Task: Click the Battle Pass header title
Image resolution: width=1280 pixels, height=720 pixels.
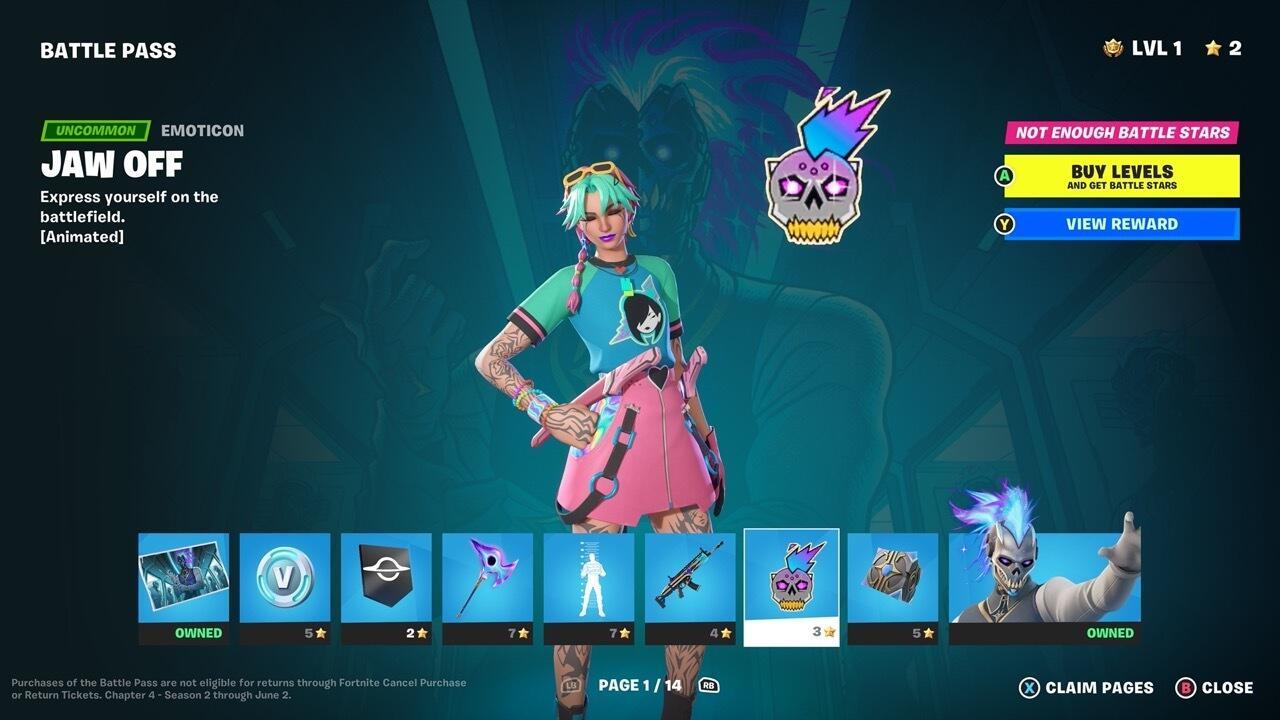Action: 110,49
